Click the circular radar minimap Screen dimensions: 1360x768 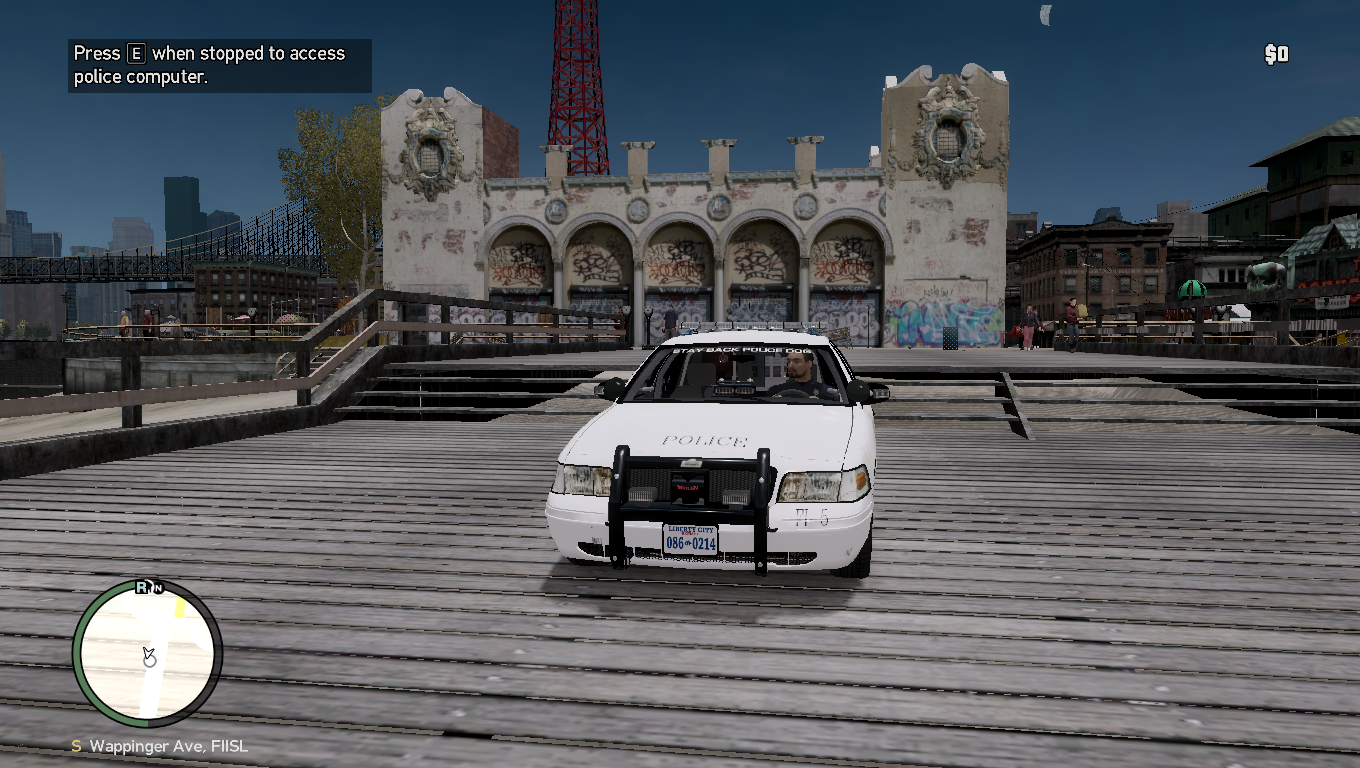click(147, 653)
